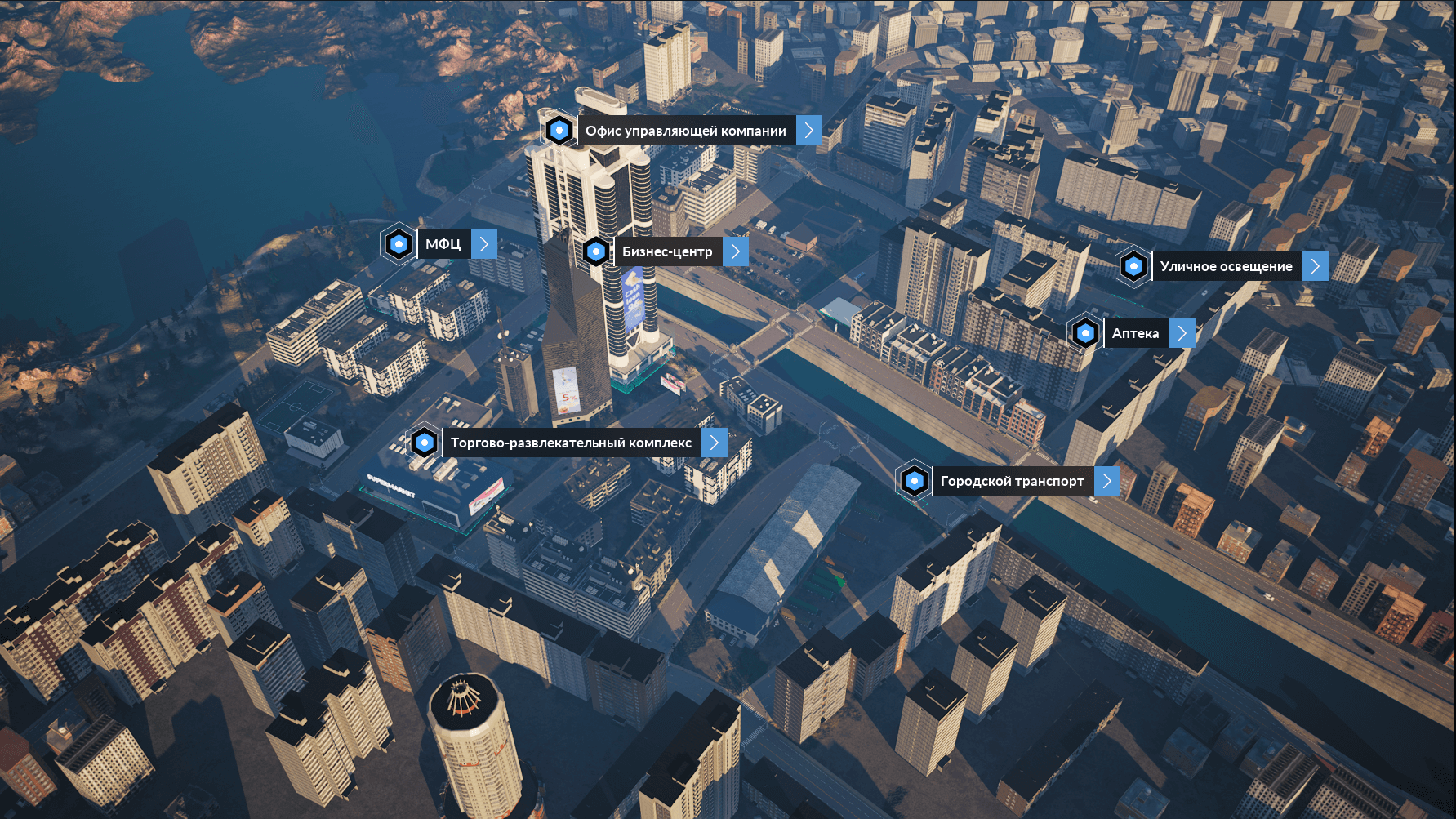
Task: Open the Уличное освещение label
Action: click(x=1226, y=266)
